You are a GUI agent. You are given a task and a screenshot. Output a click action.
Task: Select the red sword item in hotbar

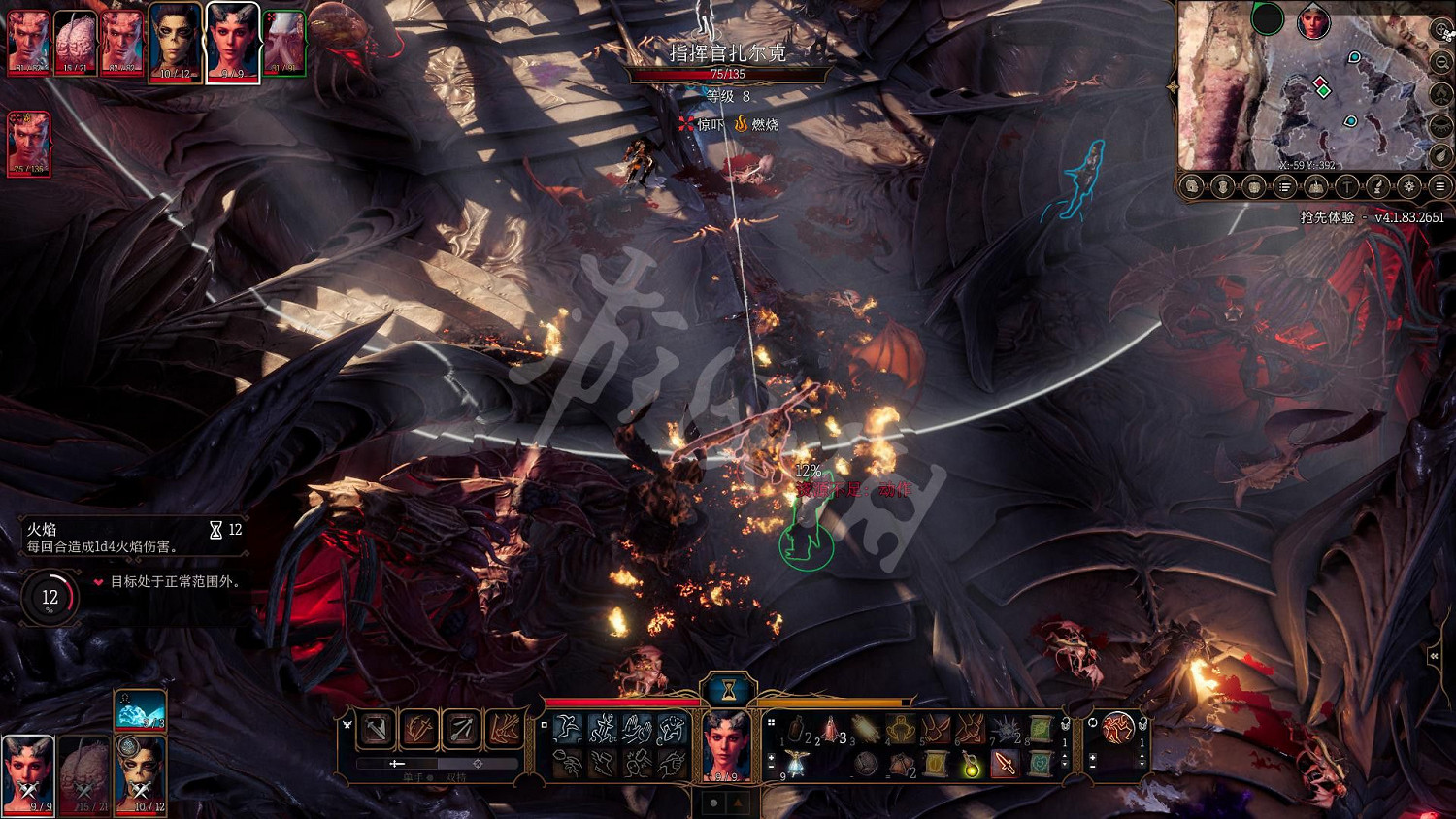pyautogui.click(x=1005, y=766)
